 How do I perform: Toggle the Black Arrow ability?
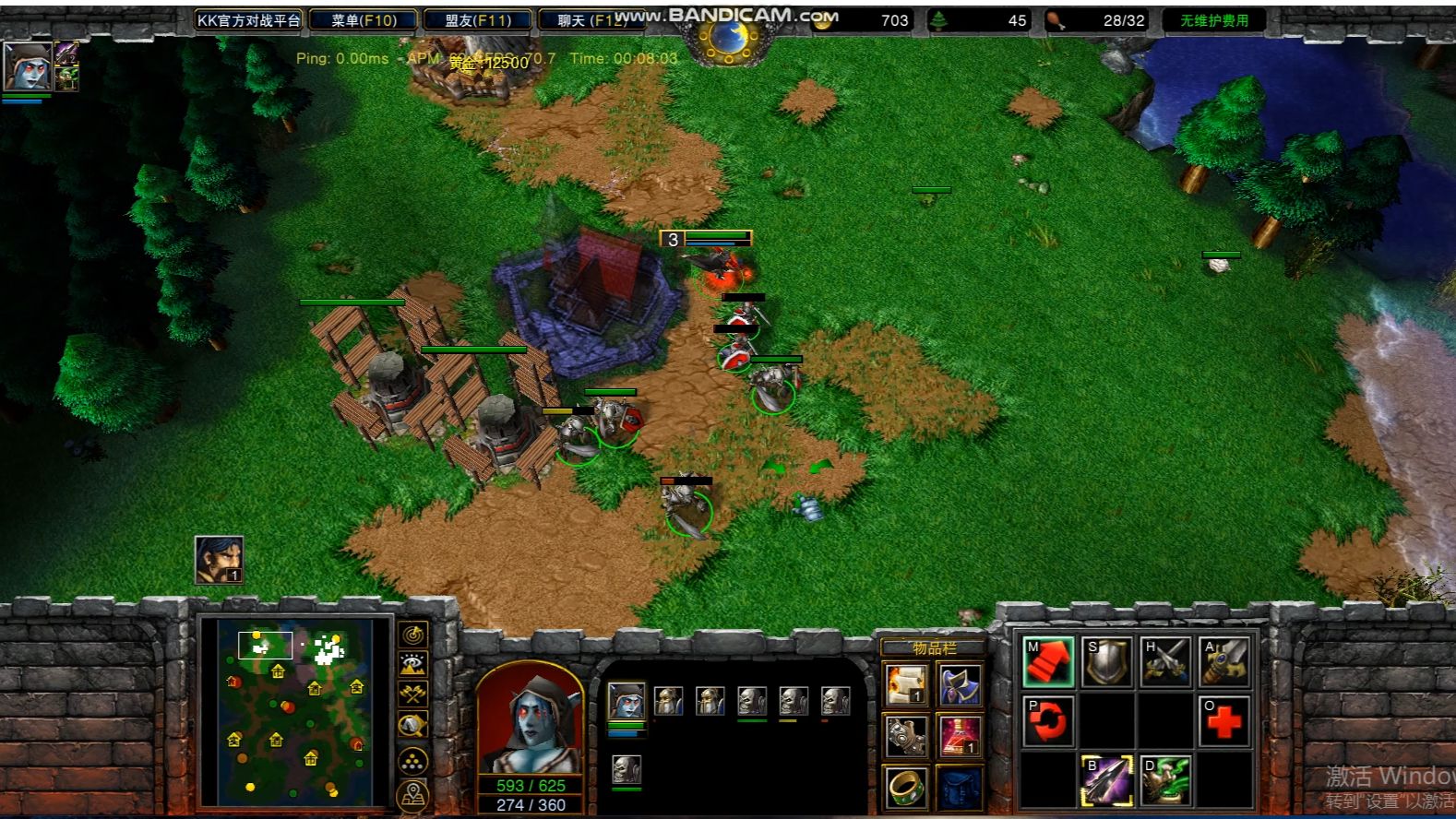pyautogui.click(x=1107, y=779)
